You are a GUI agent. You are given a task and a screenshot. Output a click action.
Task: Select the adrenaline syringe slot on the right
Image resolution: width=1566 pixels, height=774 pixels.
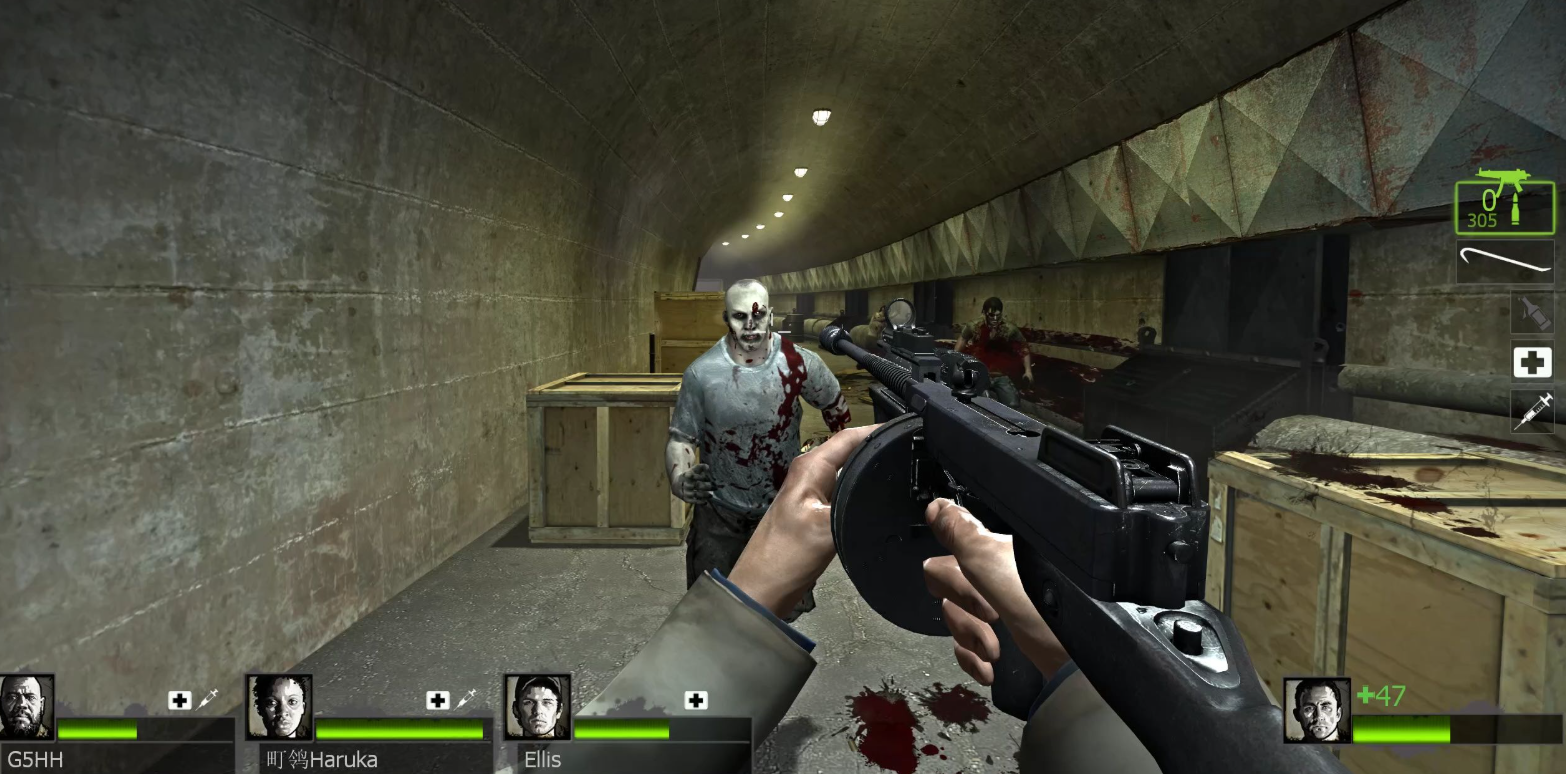point(1532,410)
